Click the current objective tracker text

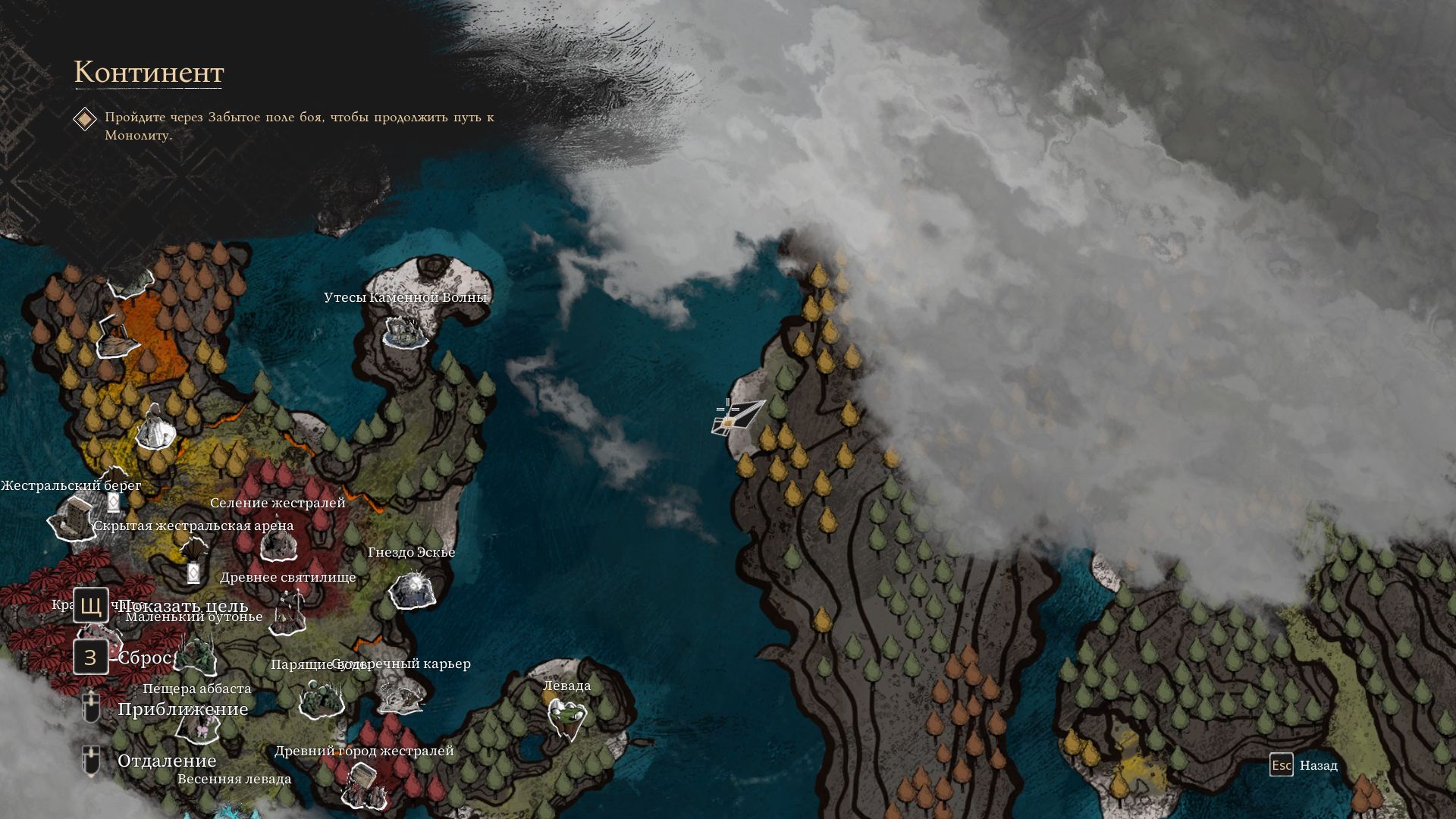tap(299, 126)
